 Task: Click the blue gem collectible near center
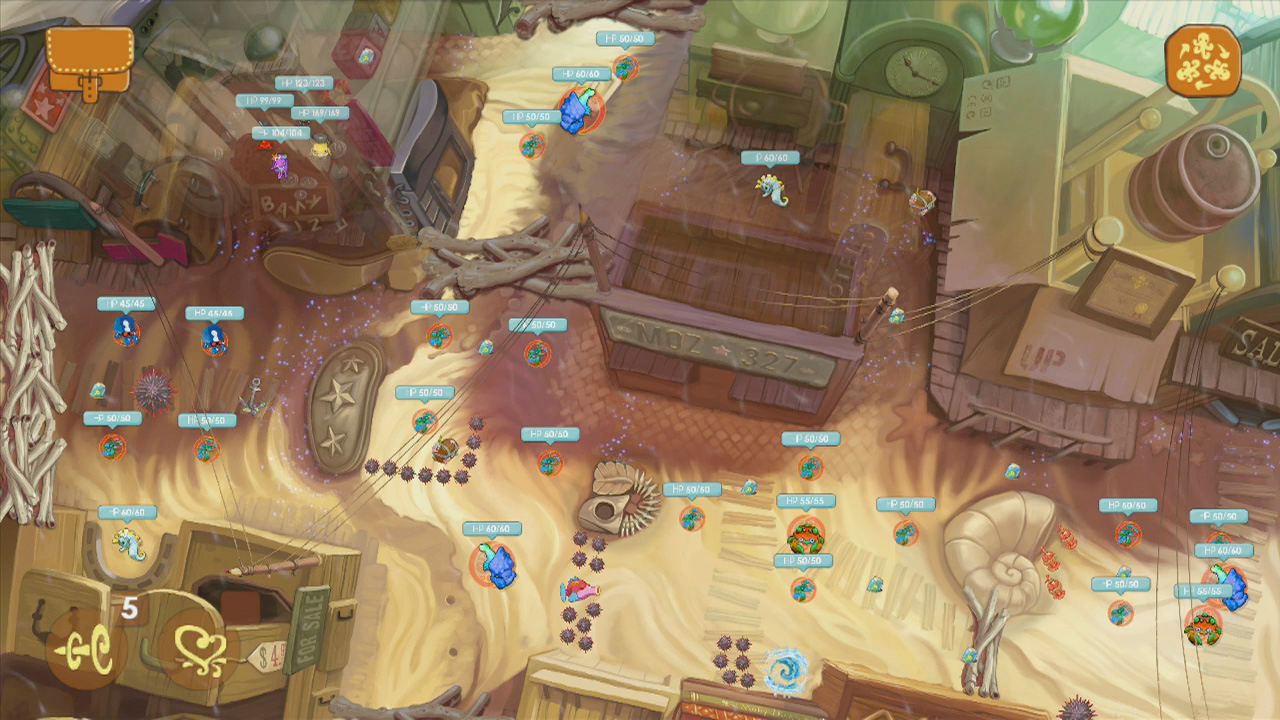896,318
